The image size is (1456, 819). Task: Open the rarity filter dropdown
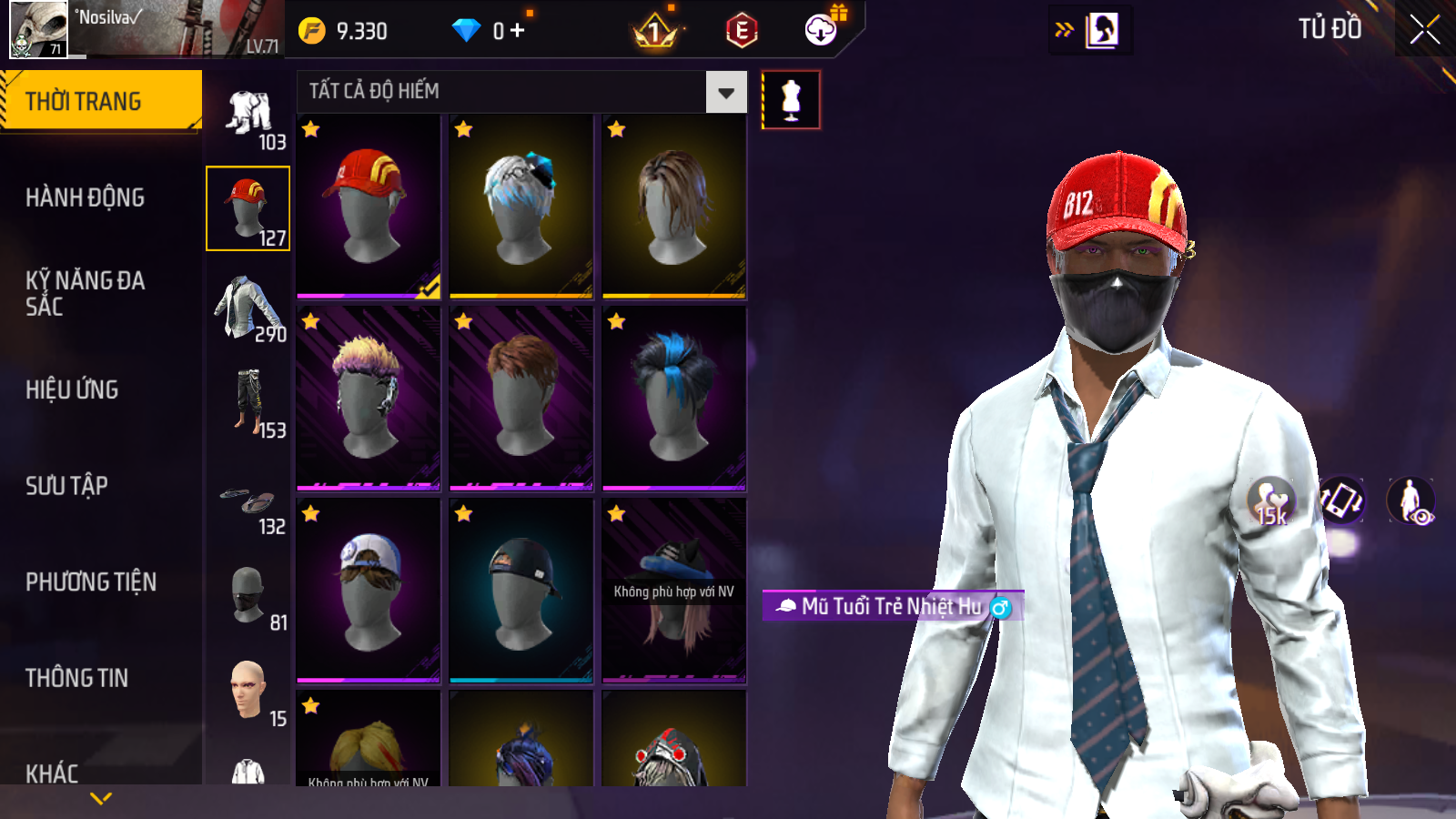(x=725, y=92)
